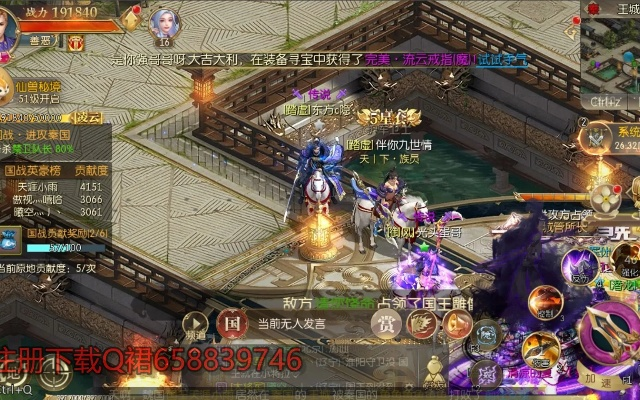Select the red 国 nation chat channel
Screen dimensions: 640x400
[231, 323]
